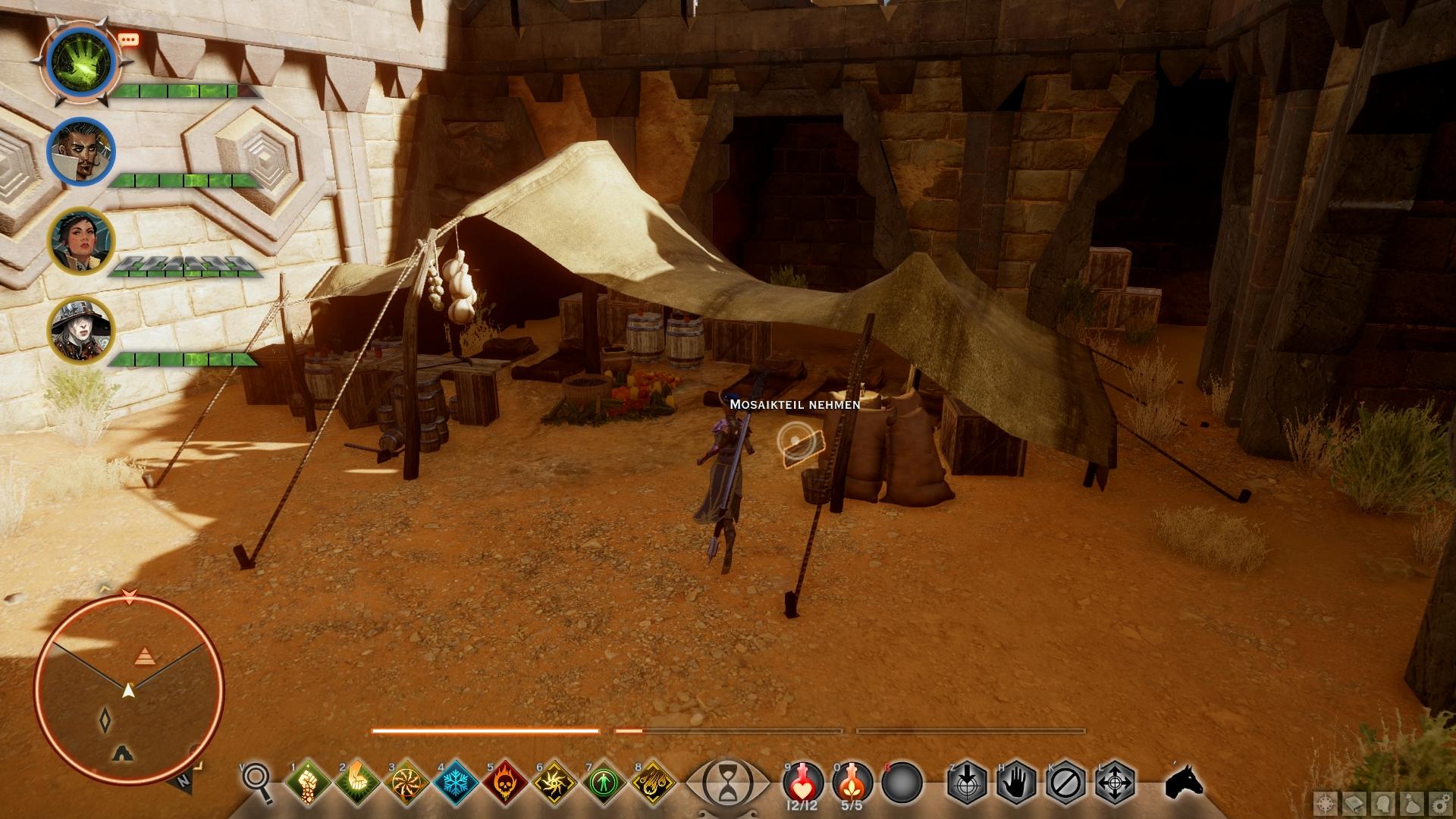Open the character head profile icon
Screen dimensions: 1456x819
pos(1384,802)
